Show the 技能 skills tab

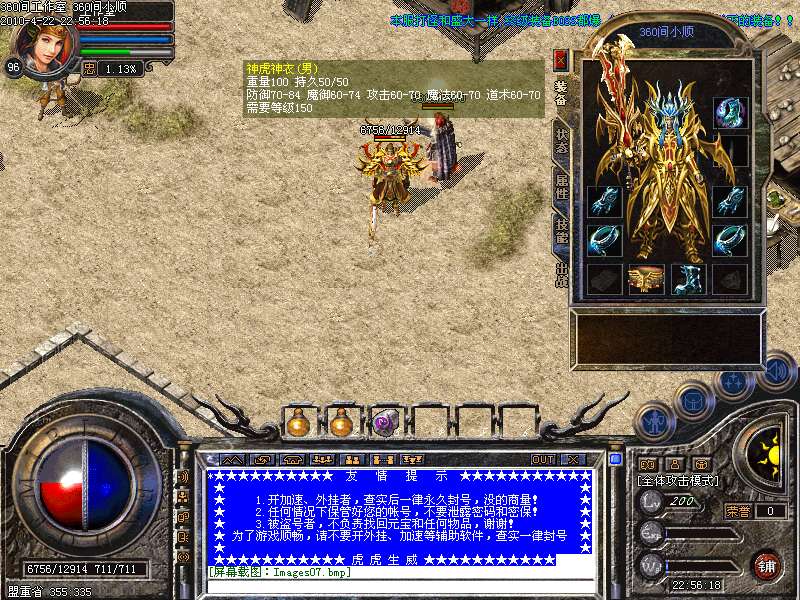pyautogui.click(x=561, y=232)
